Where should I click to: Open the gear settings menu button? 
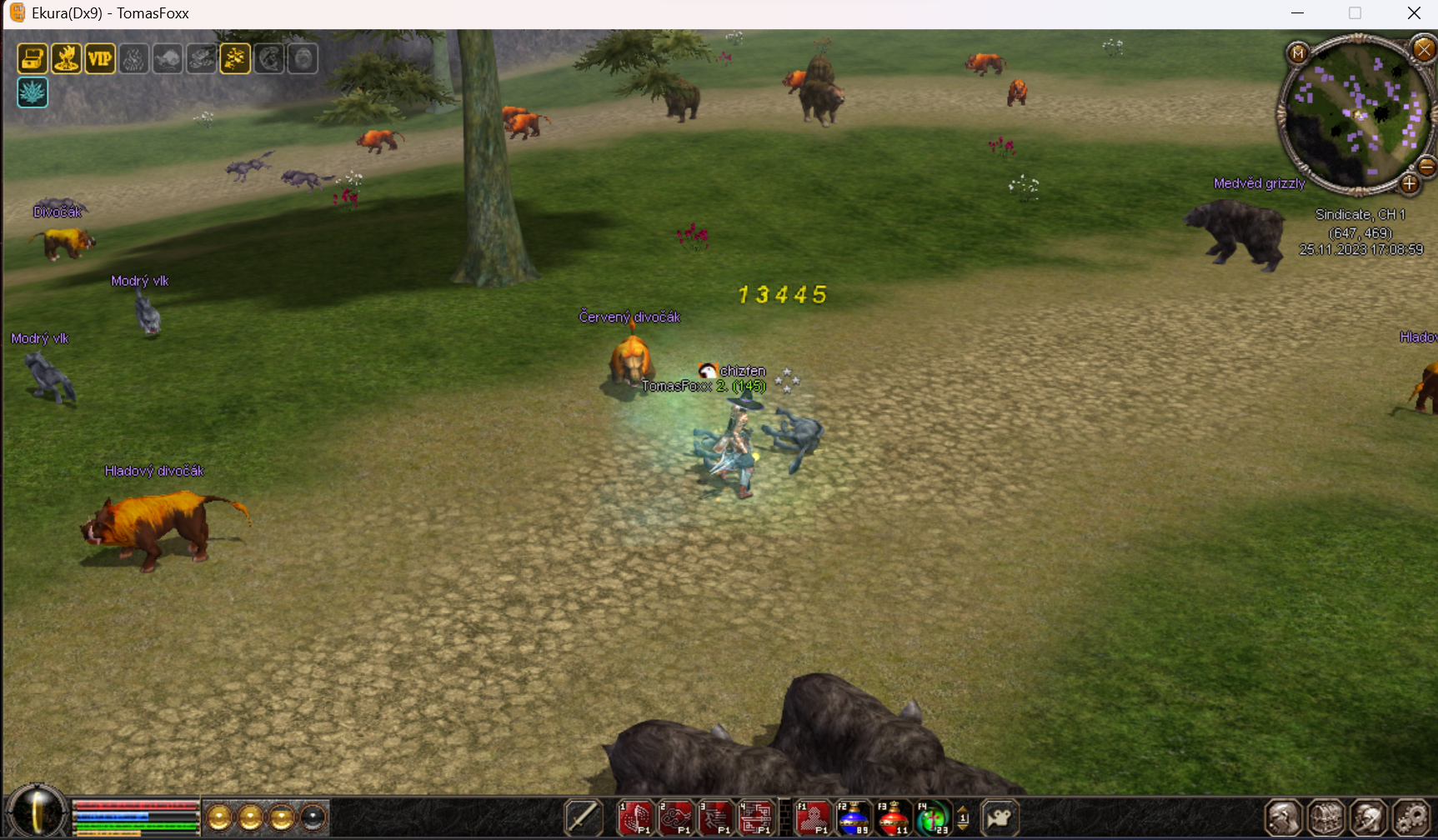1411,817
